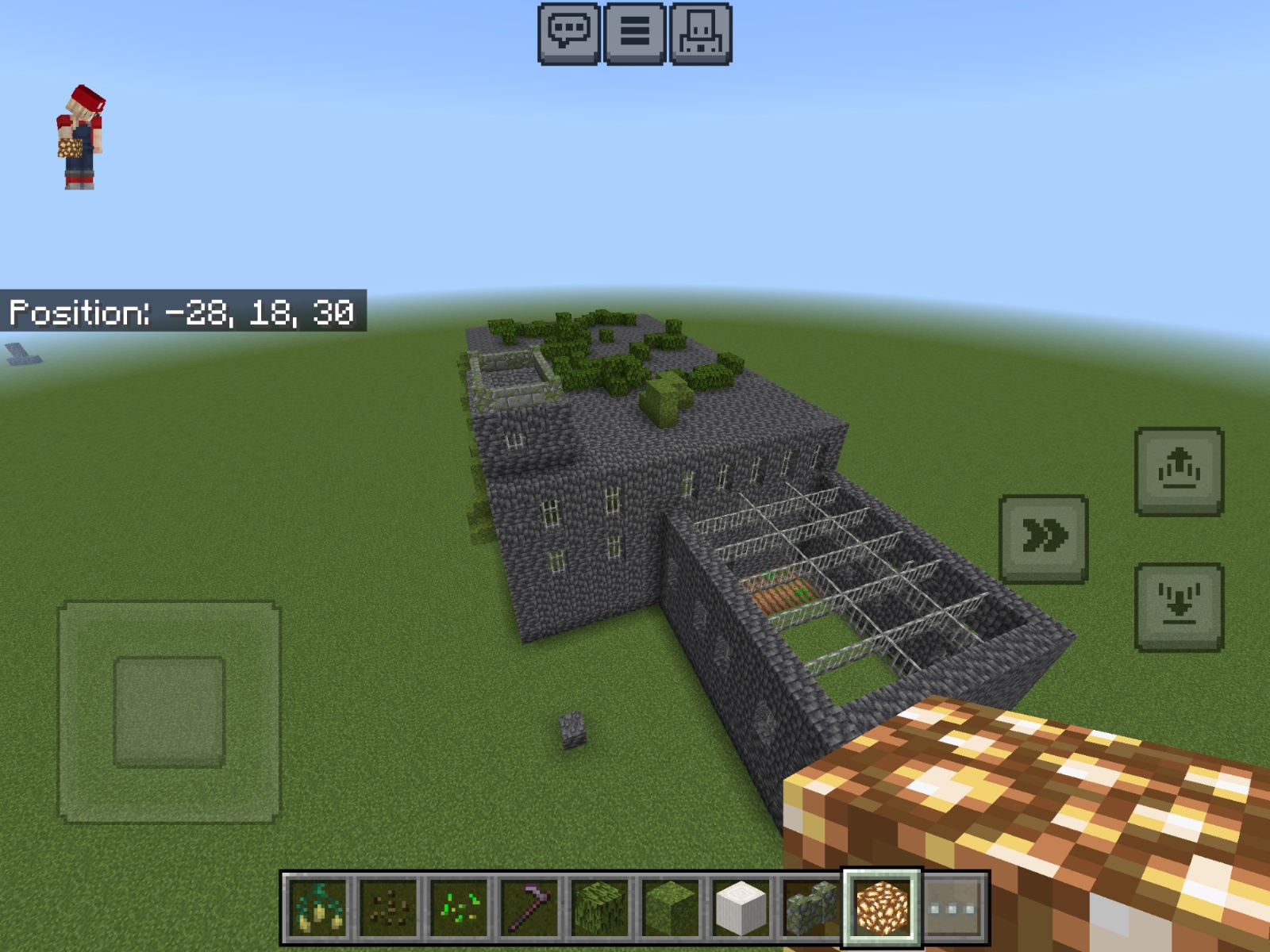
Task: Select the striped green leafy block slot
Action: (x=599, y=908)
